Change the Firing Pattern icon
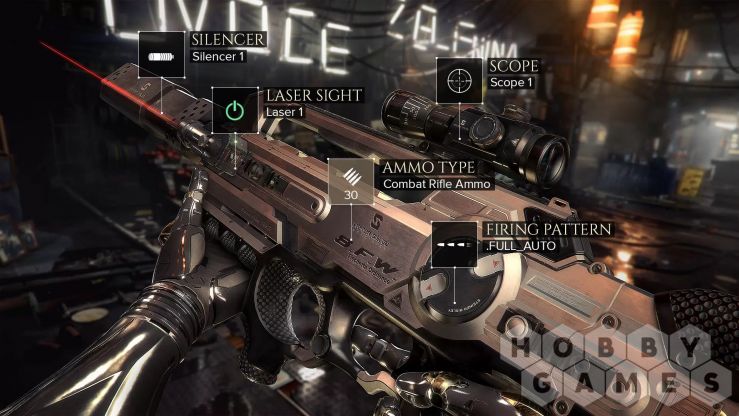The height and width of the screenshot is (416, 739). [455, 245]
